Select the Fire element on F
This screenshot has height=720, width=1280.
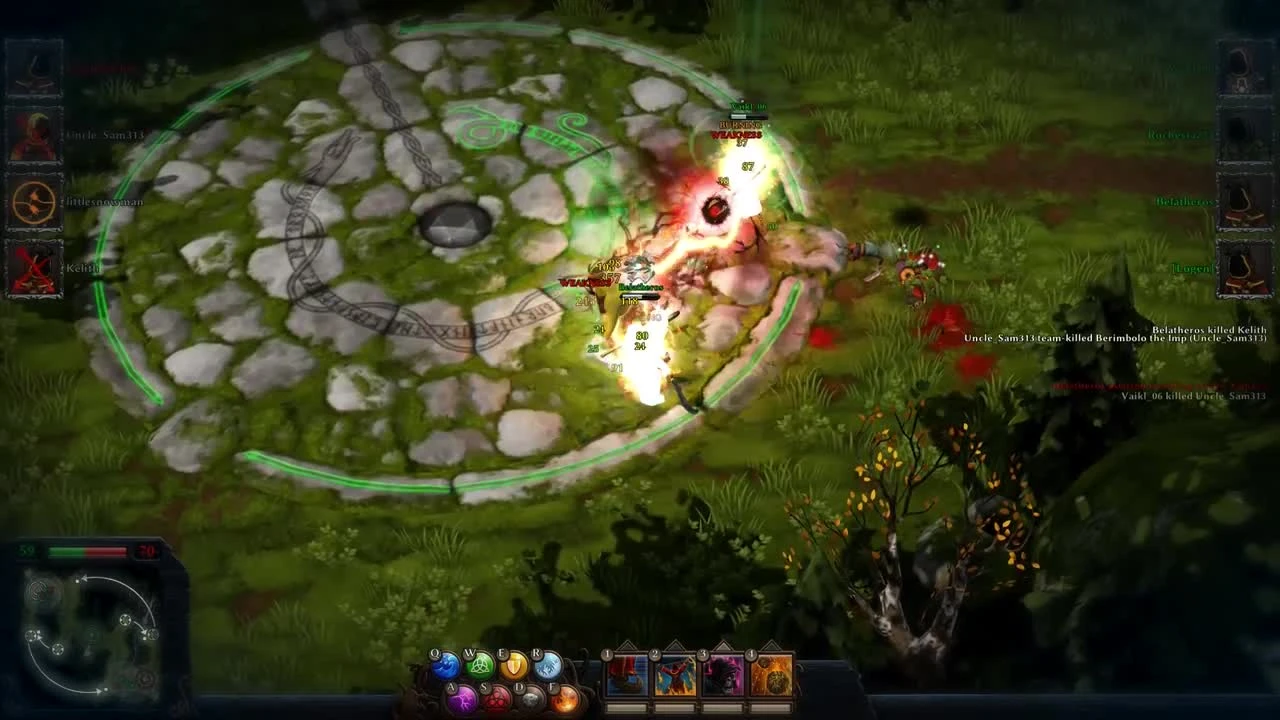[564, 699]
